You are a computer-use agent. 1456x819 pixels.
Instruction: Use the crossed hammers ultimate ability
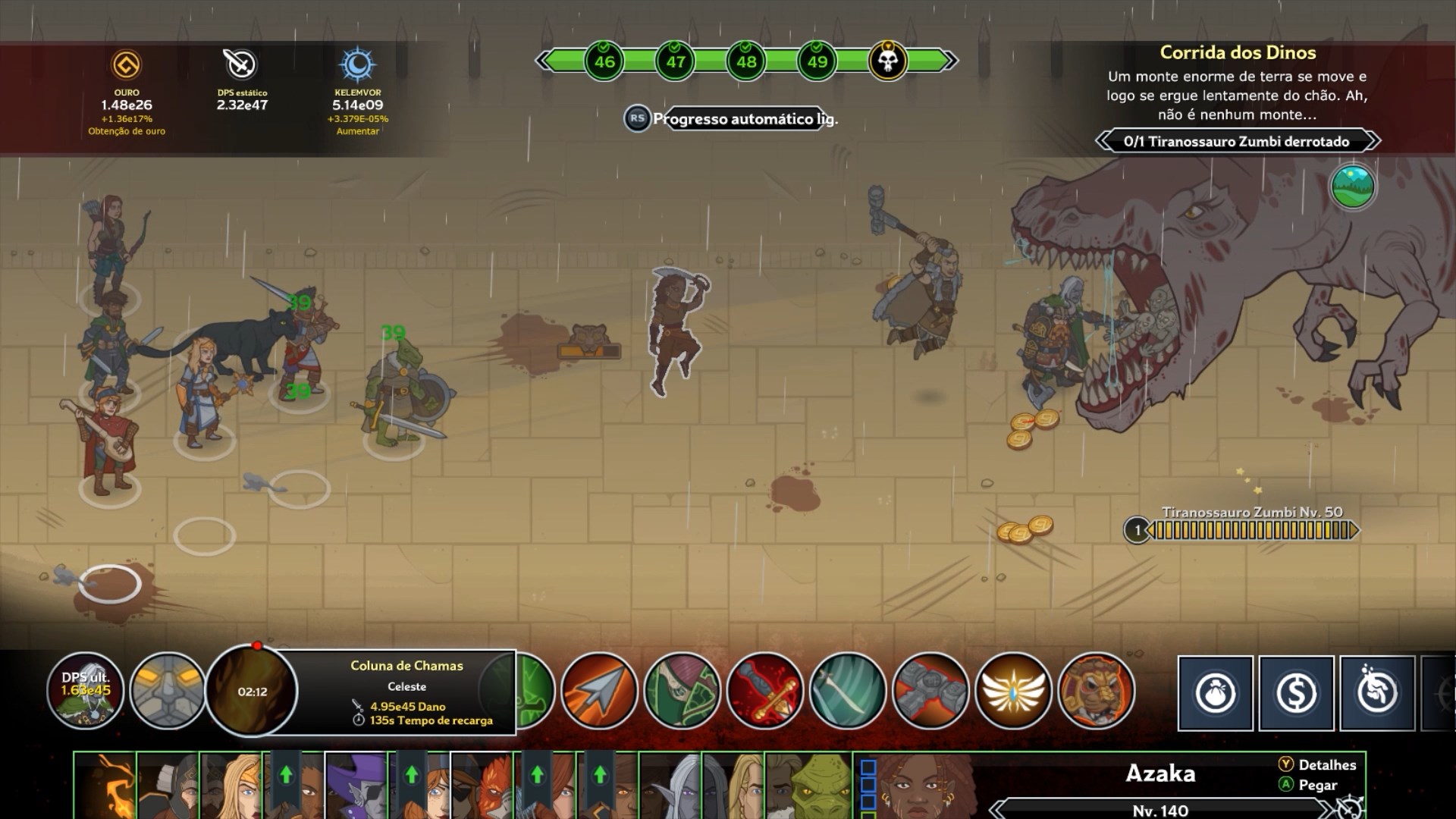pyautogui.click(x=930, y=691)
